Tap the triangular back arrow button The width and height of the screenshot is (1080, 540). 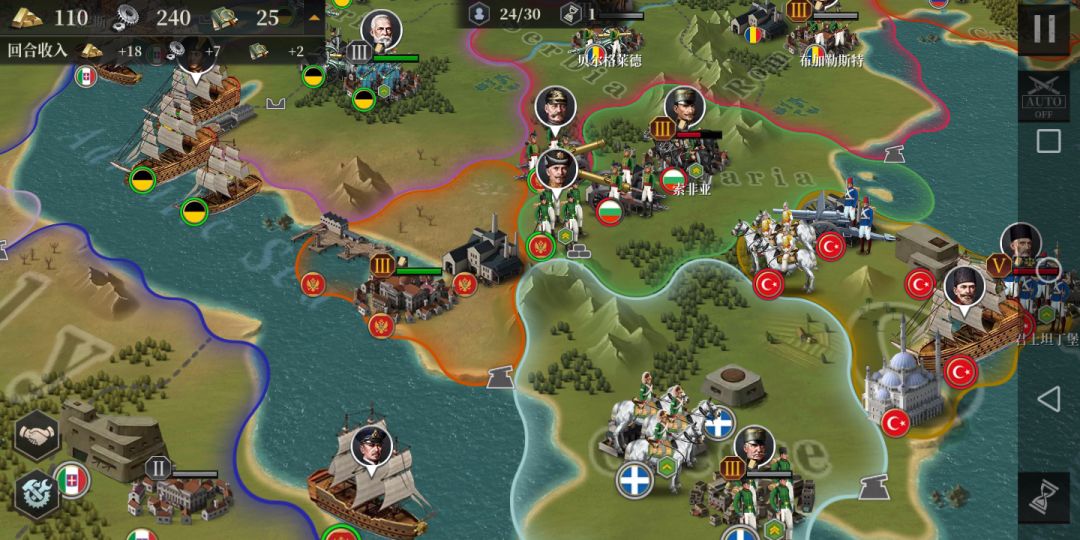click(1047, 400)
